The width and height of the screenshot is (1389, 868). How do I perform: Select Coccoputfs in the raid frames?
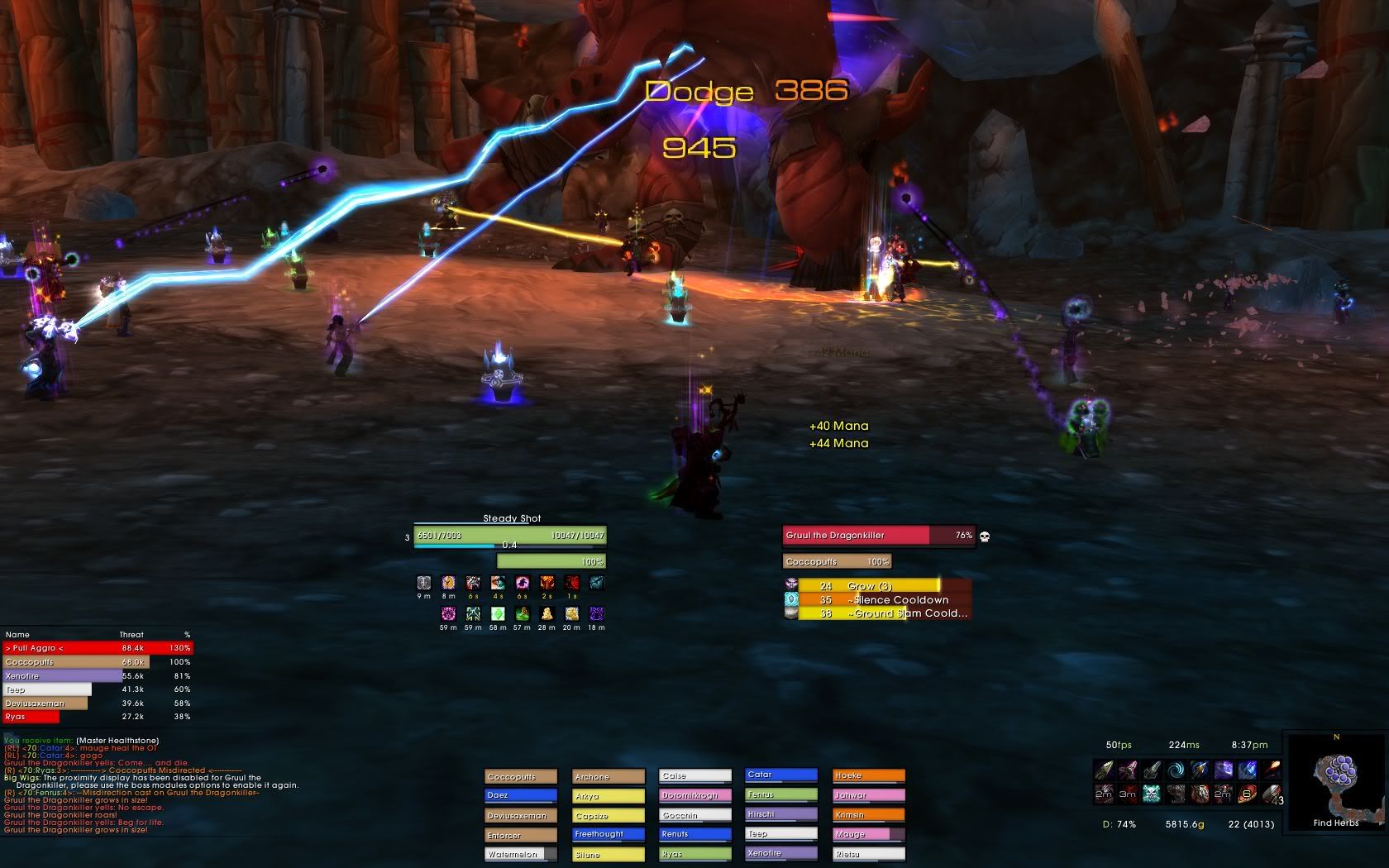click(521, 777)
